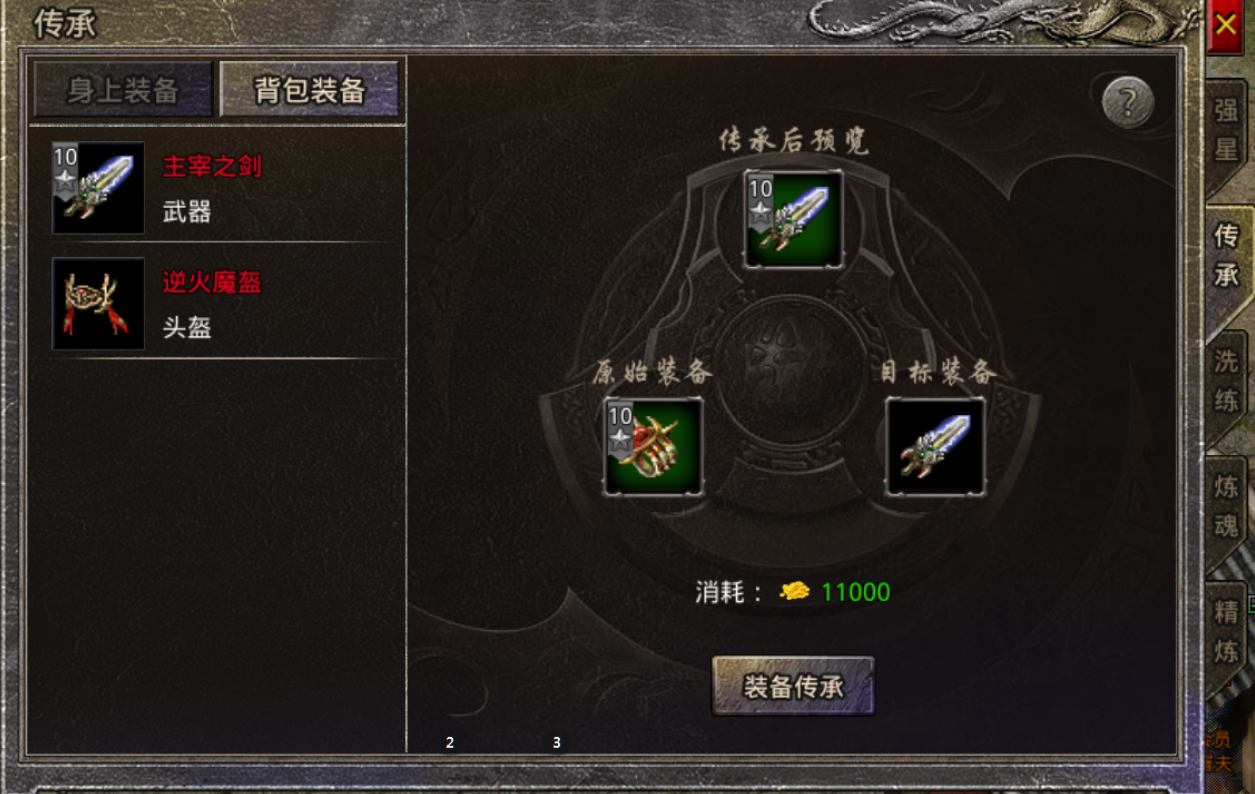Image resolution: width=1255 pixels, height=794 pixels.
Task: Click the 传承后预览 preview sword slot
Action: click(x=793, y=219)
